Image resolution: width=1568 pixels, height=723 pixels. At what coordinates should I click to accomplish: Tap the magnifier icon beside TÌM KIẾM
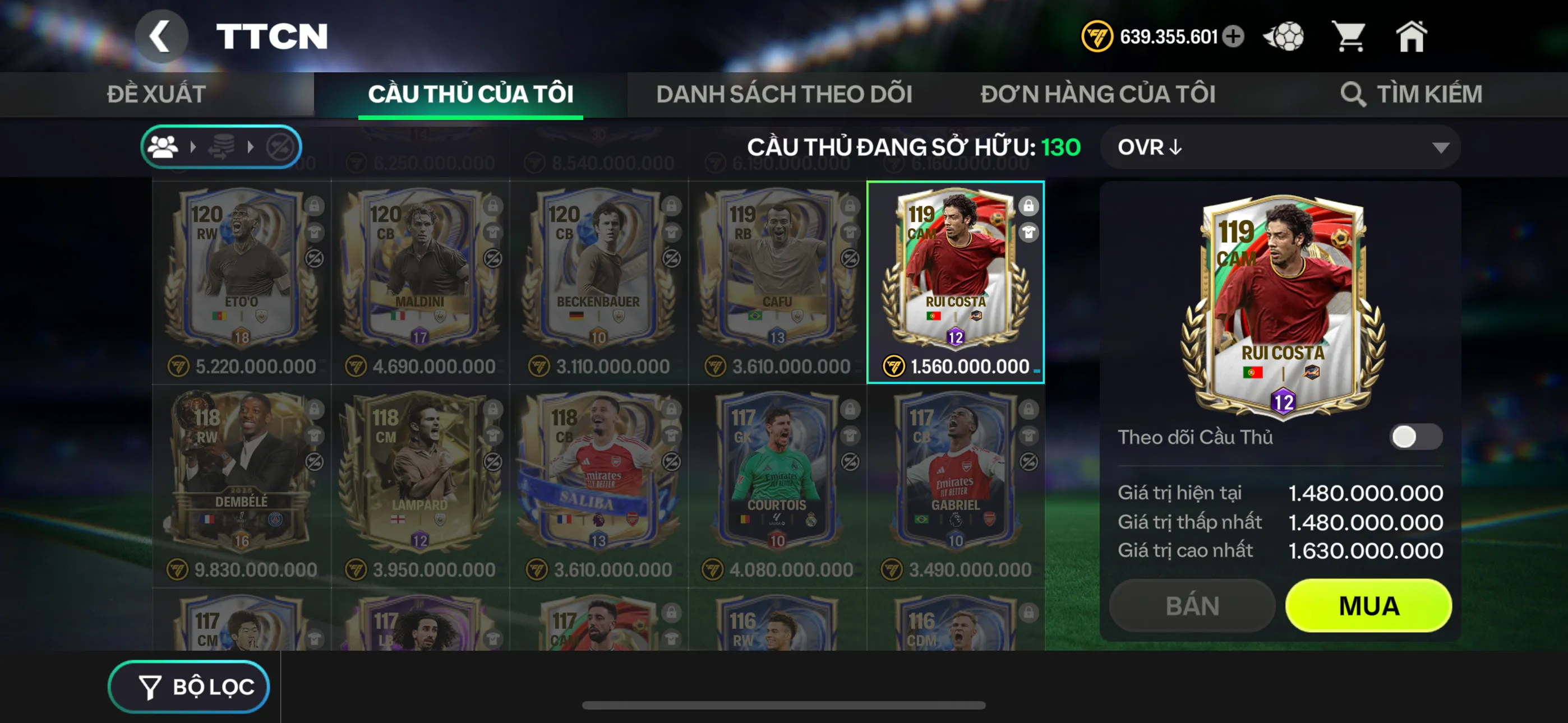pyautogui.click(x=1353, y=94)
